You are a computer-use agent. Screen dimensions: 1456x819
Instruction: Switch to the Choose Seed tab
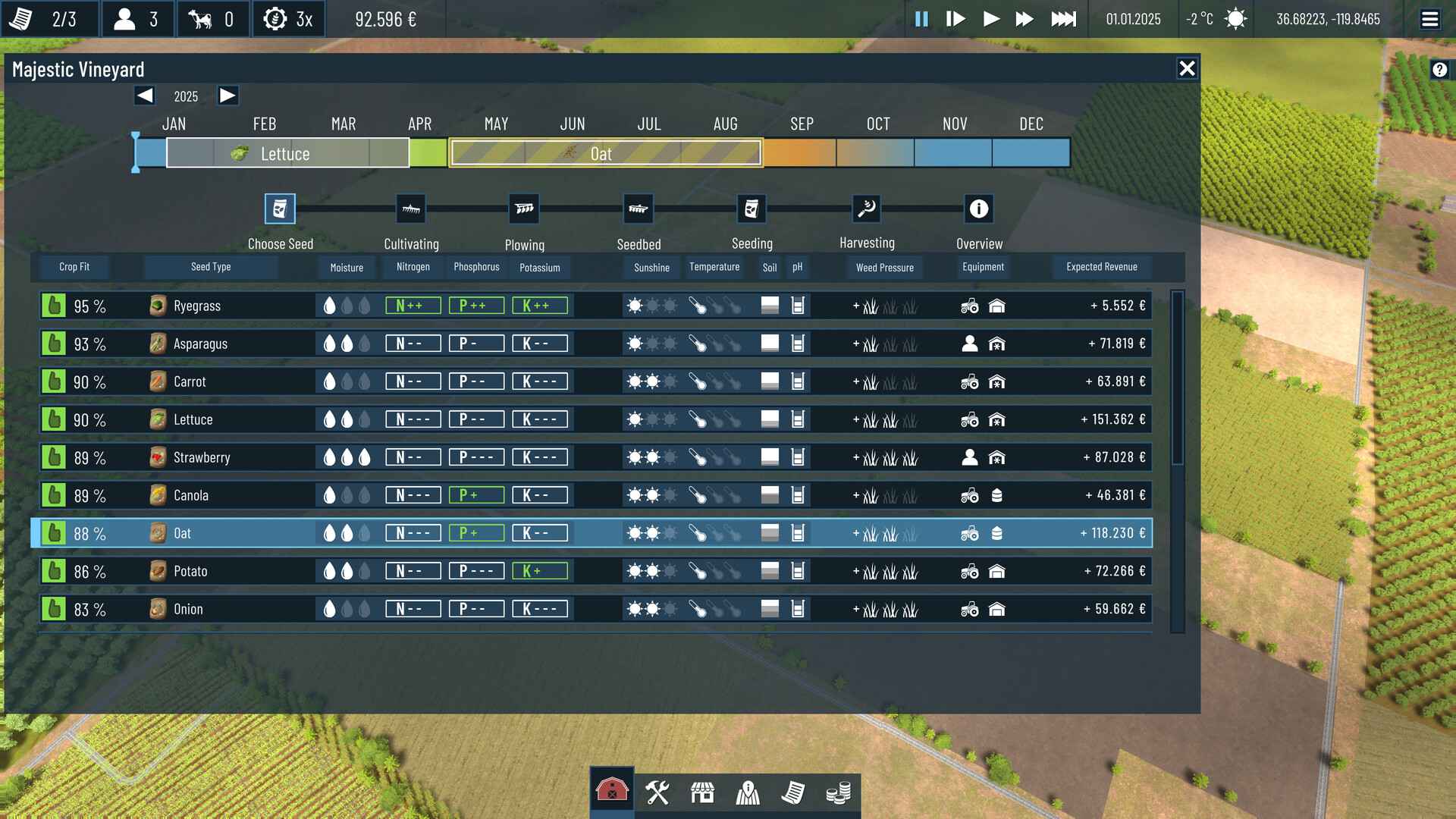[280, 209]
